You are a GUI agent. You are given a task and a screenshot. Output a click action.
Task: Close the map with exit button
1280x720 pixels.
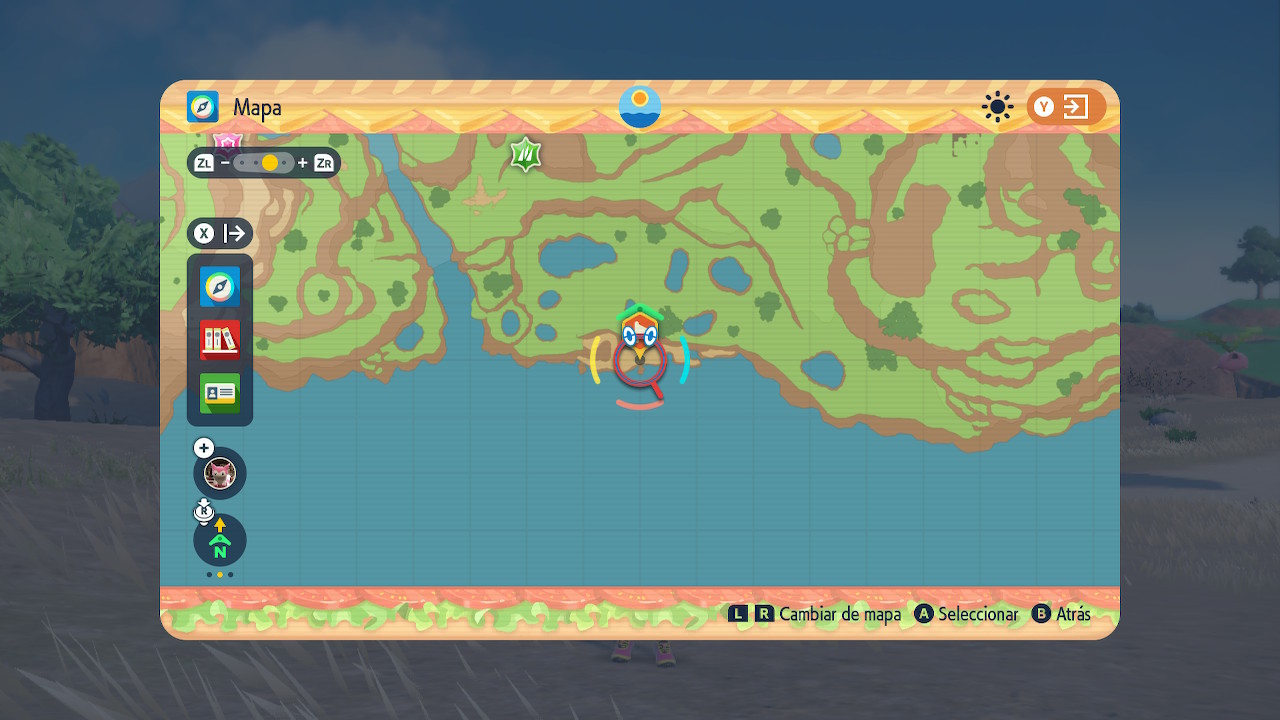coord(1066,107)
